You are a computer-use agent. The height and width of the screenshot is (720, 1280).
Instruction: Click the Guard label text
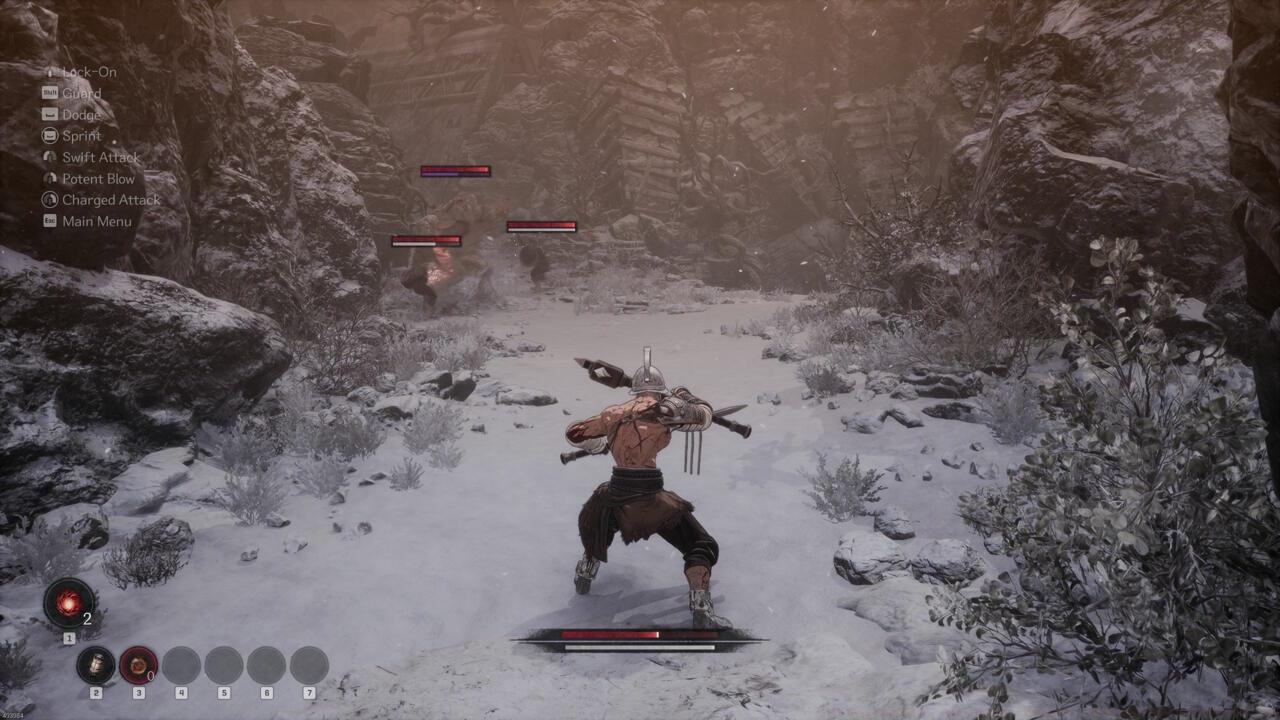(83, 92)
